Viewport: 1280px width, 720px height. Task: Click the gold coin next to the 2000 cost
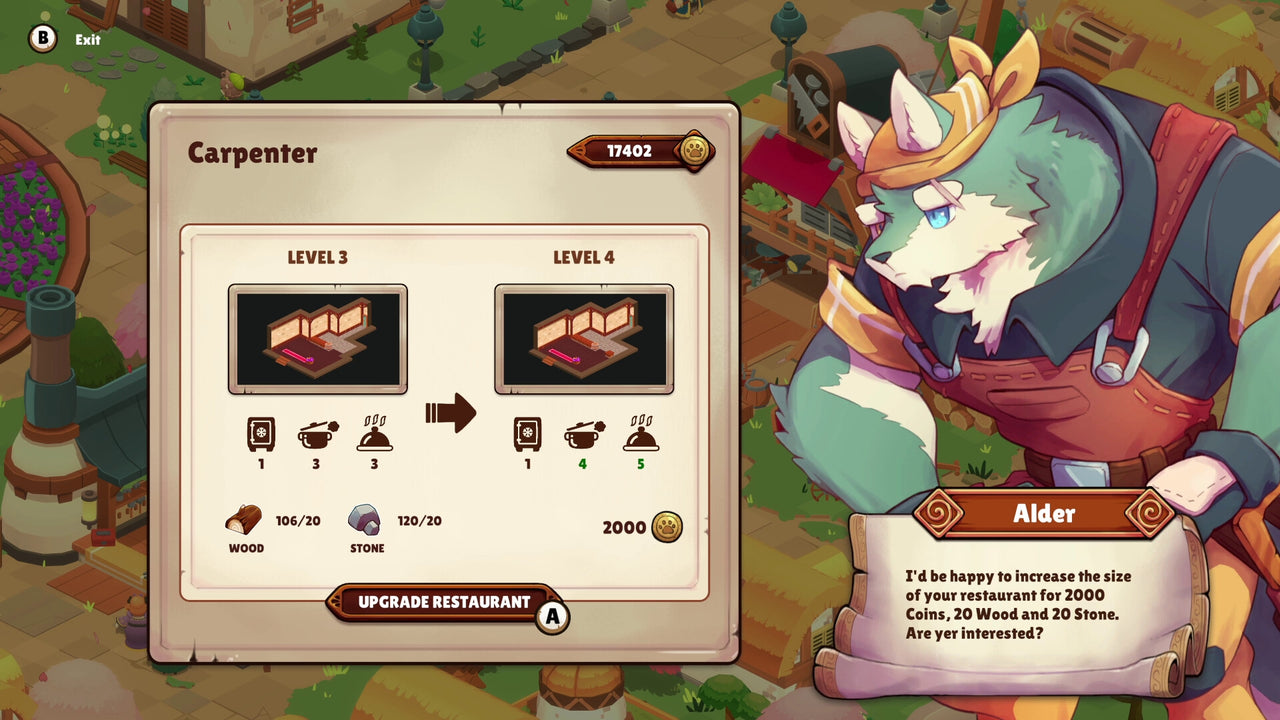pyautogui.click(x=665, y=527)
